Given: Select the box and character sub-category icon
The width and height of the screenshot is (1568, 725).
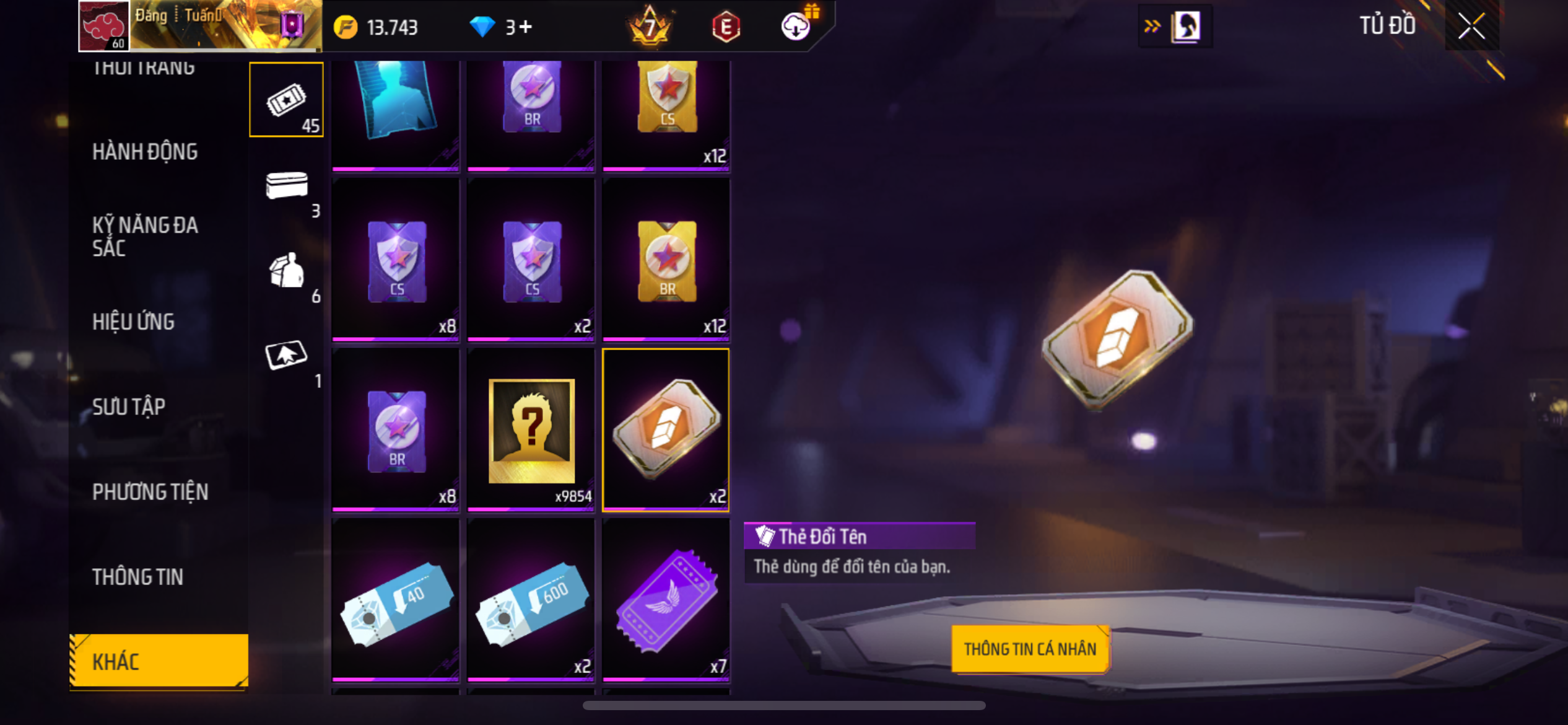Looking at the screenshot, I should coord(286,271).
